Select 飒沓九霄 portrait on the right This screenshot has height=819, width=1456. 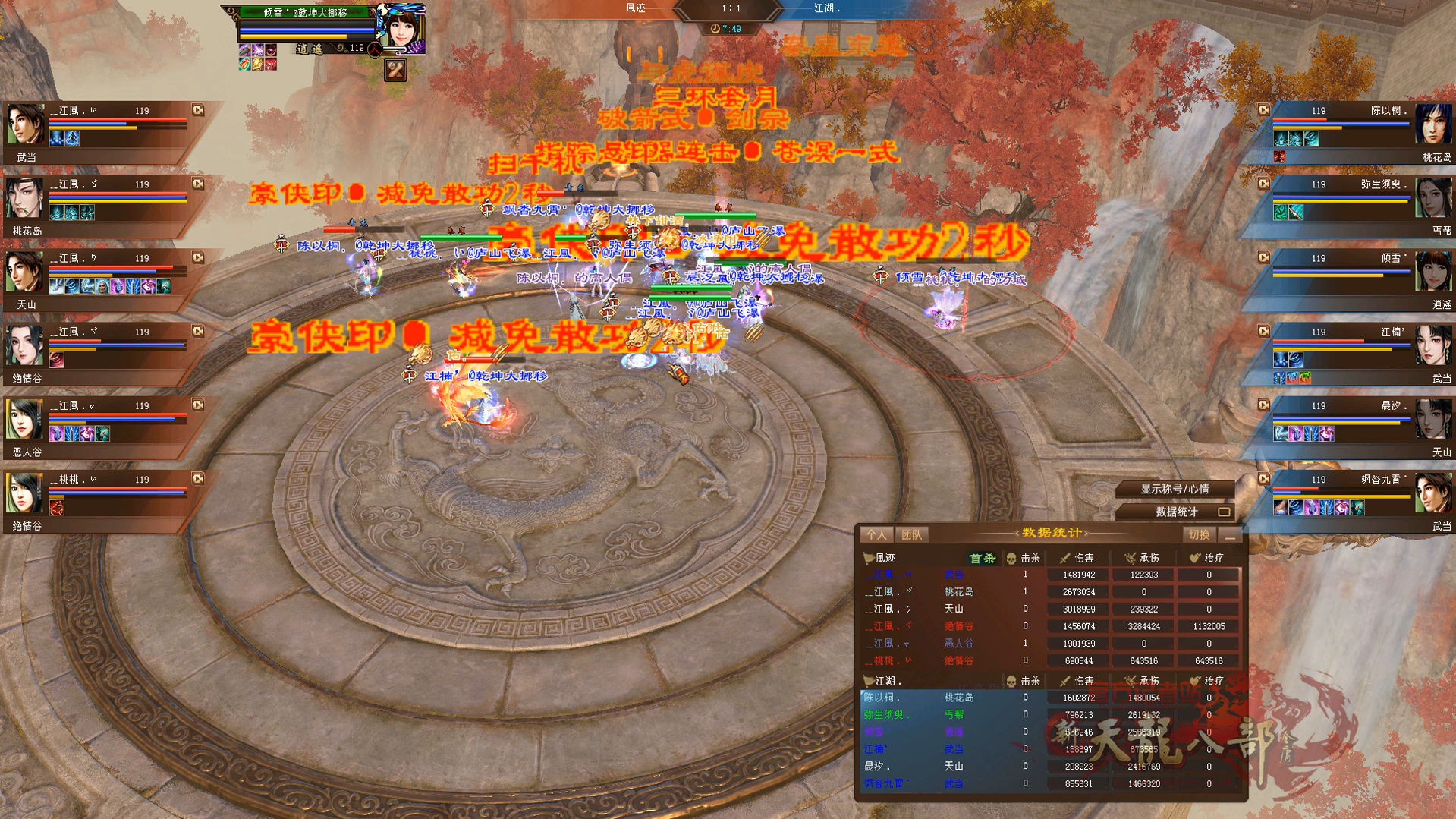click(1432, 493)
